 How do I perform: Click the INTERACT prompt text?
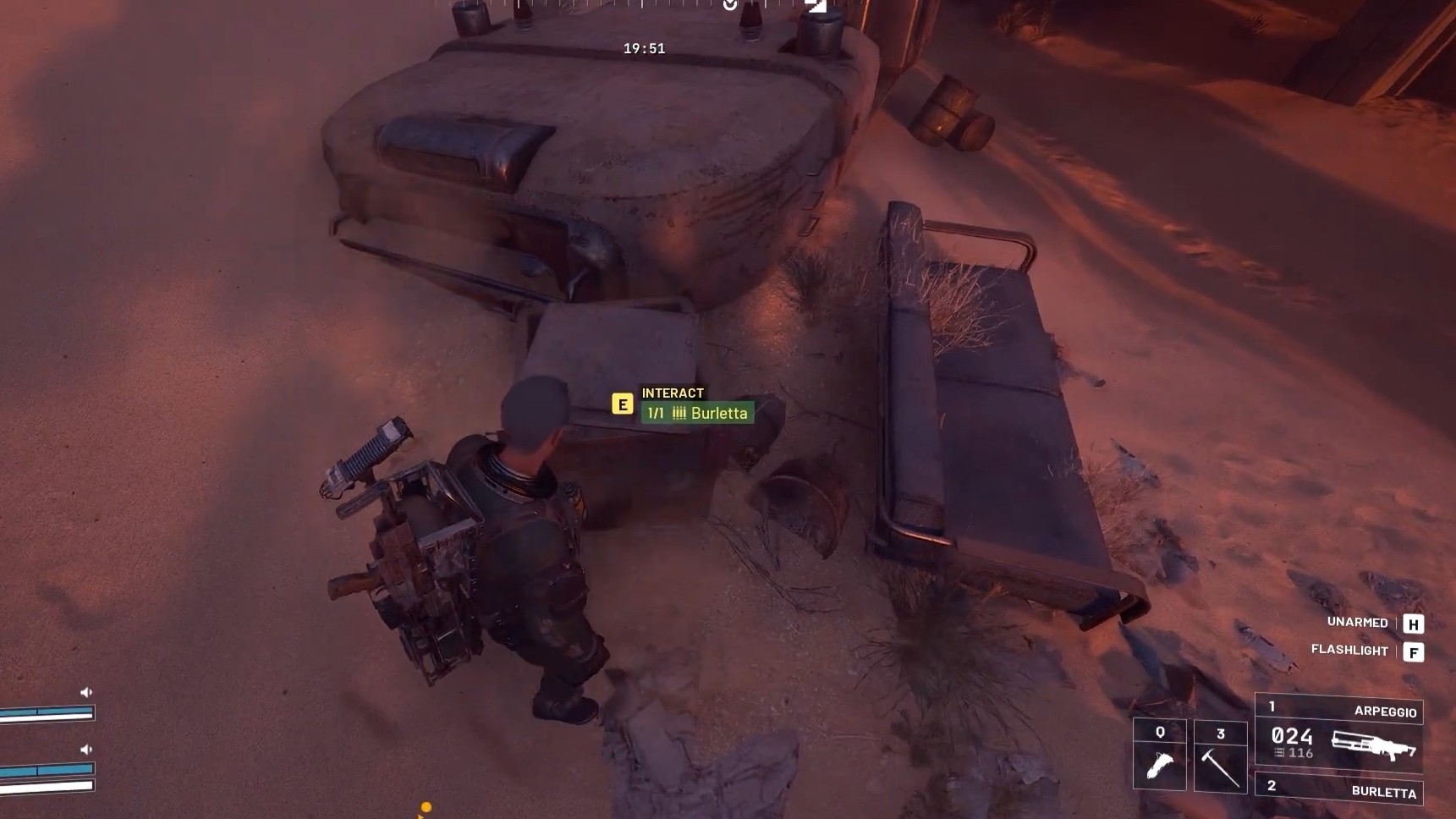coord(671,393)
